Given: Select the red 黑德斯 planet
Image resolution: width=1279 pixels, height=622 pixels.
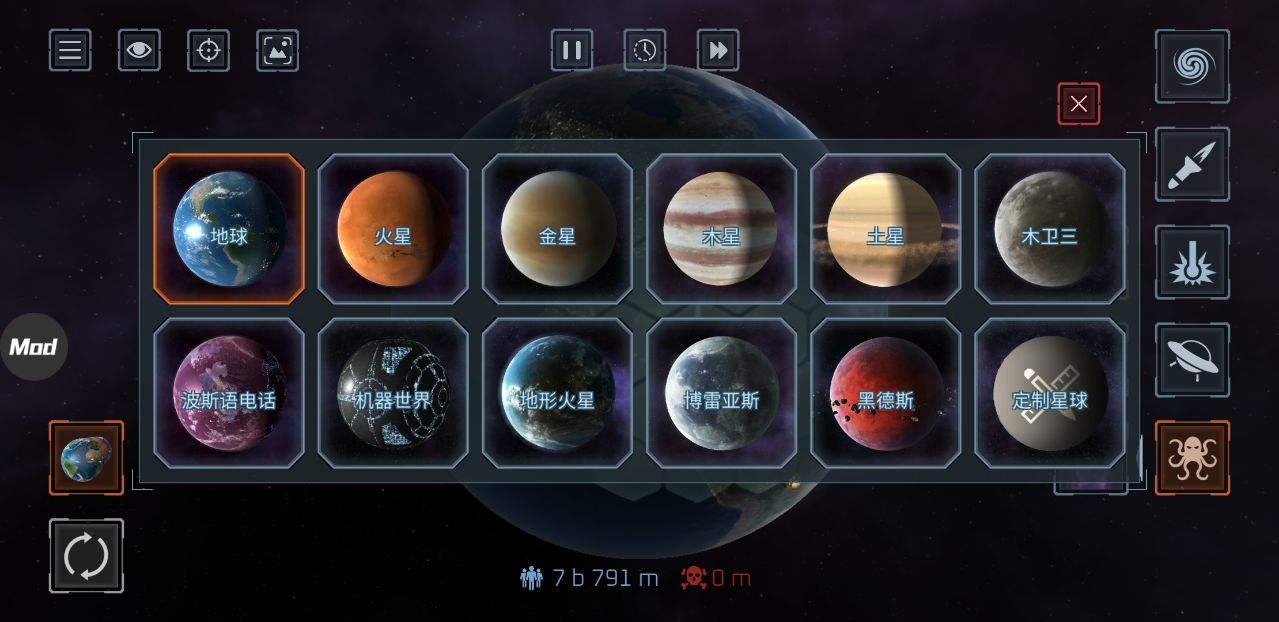Looking at the screenshot, I should (x=885, y=393).
